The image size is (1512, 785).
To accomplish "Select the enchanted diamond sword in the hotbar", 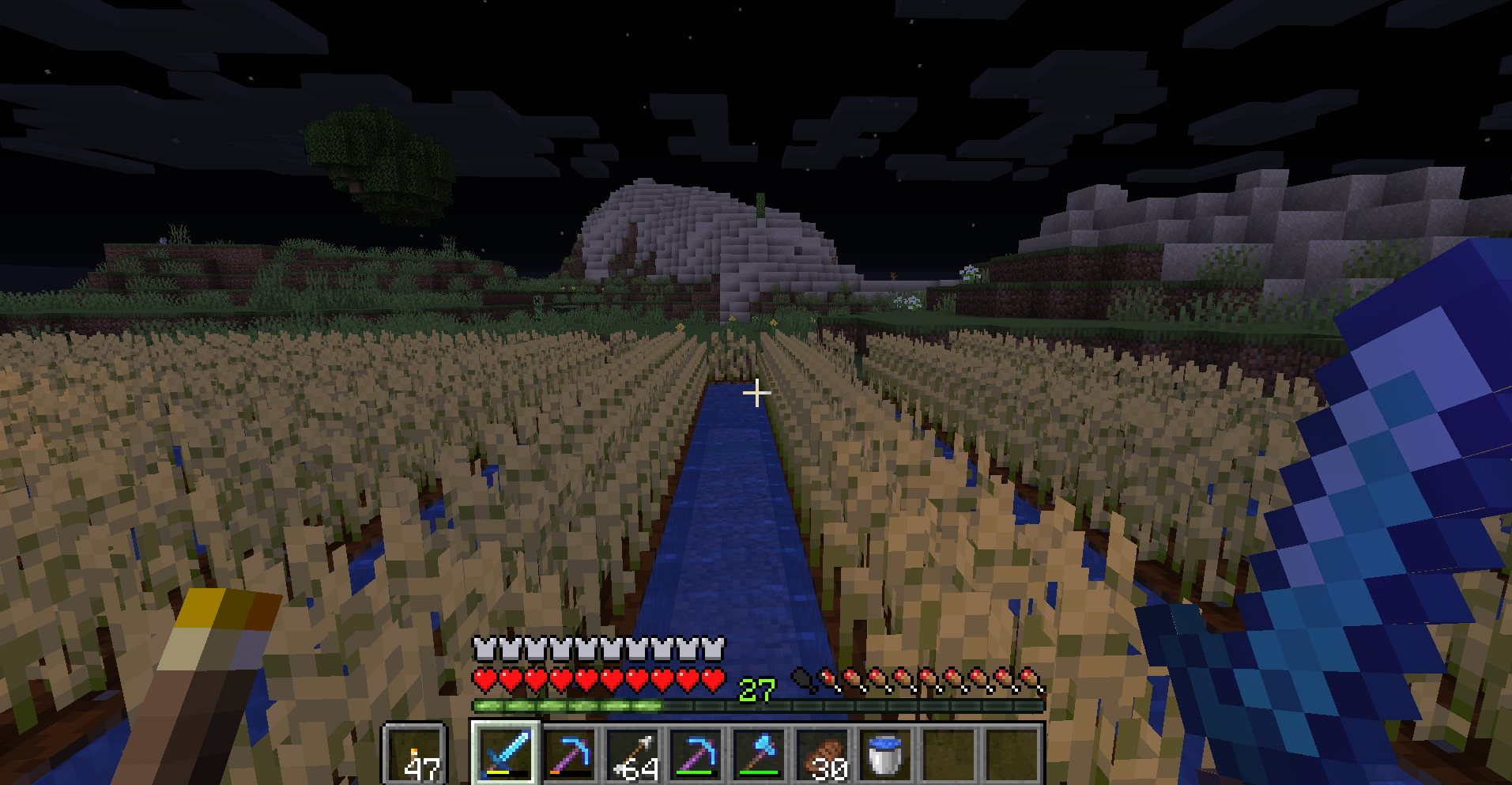I will (x=505, y=755).
